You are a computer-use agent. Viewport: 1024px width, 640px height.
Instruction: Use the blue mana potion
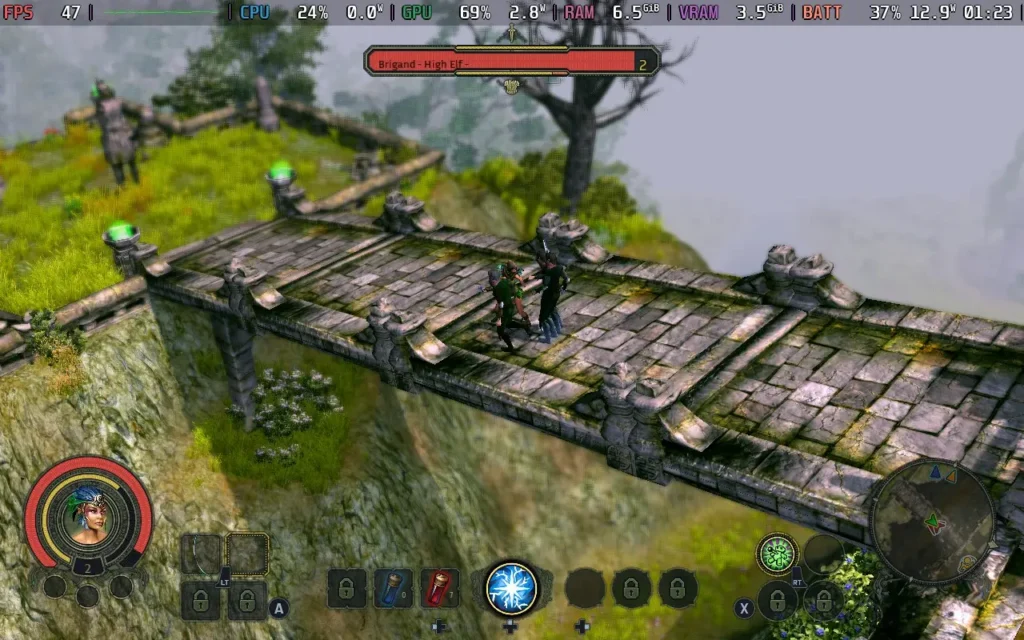point(393,588)
